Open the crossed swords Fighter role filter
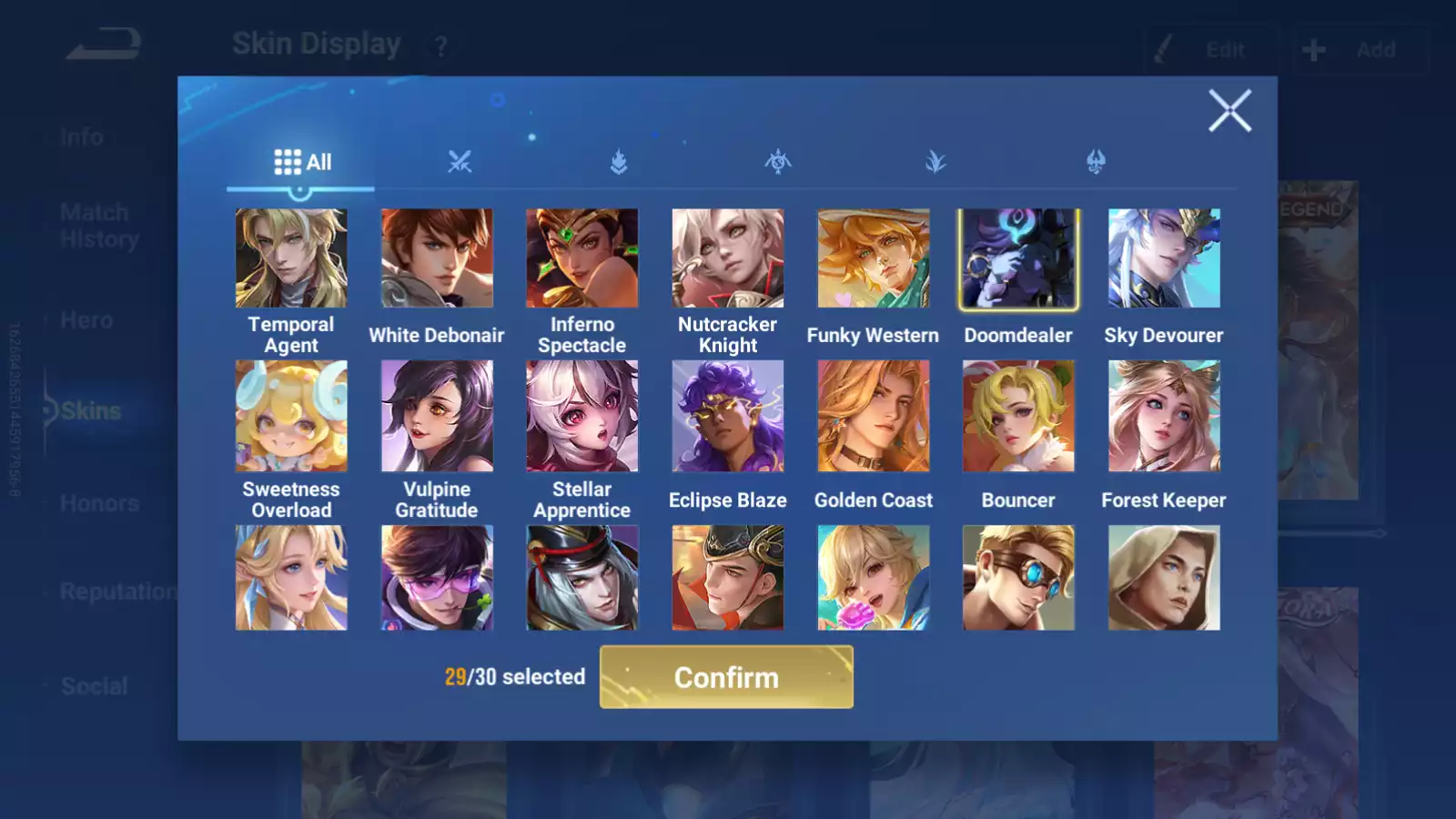The width and height of the screenshot is (1456, 819). click(461, 161)
